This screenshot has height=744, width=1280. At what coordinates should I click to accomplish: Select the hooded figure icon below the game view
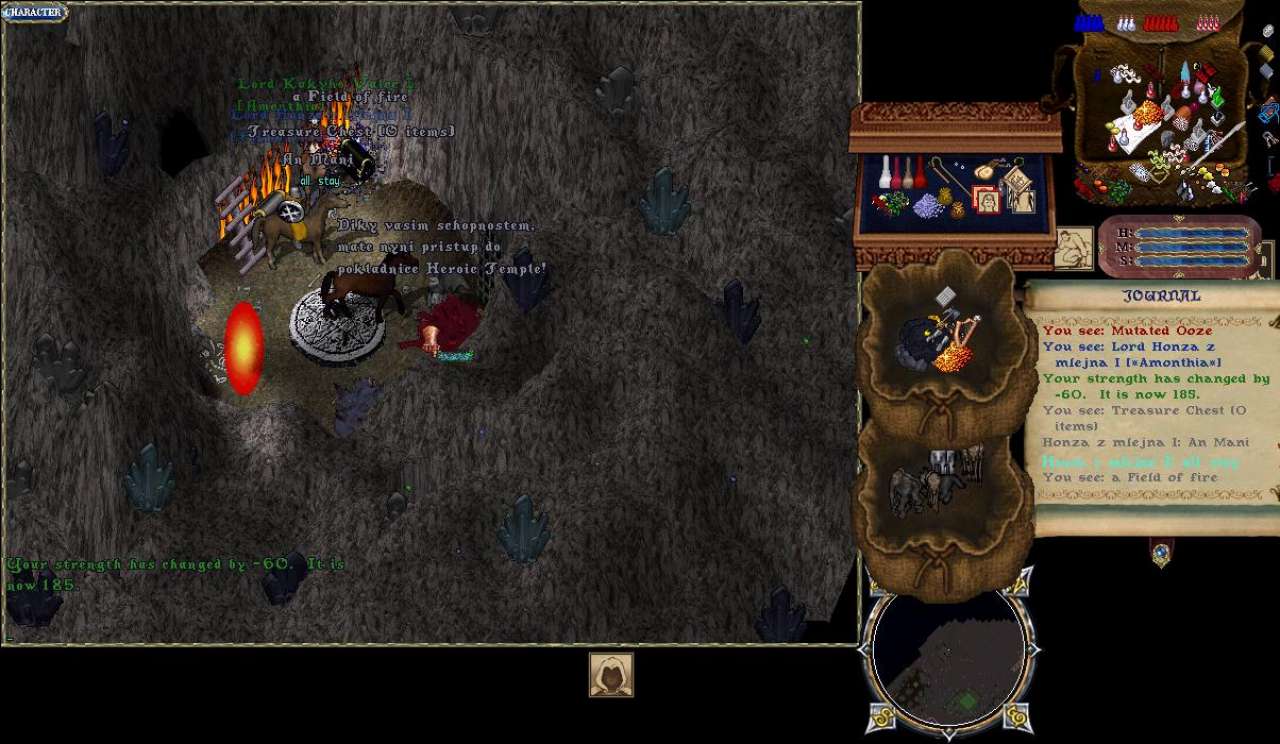610,675
